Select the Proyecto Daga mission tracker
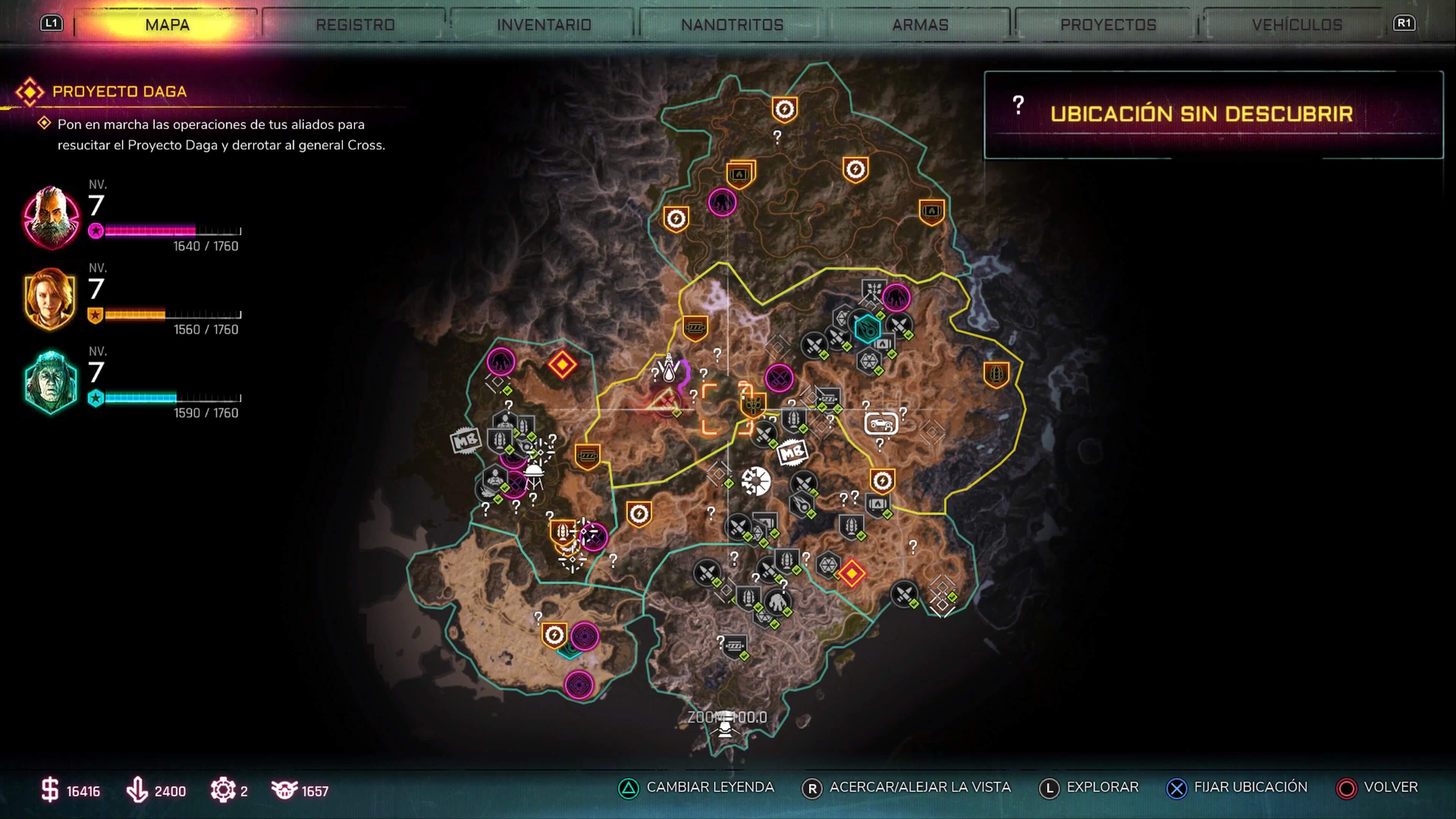The image size is (1456, 819). [119, 91]
